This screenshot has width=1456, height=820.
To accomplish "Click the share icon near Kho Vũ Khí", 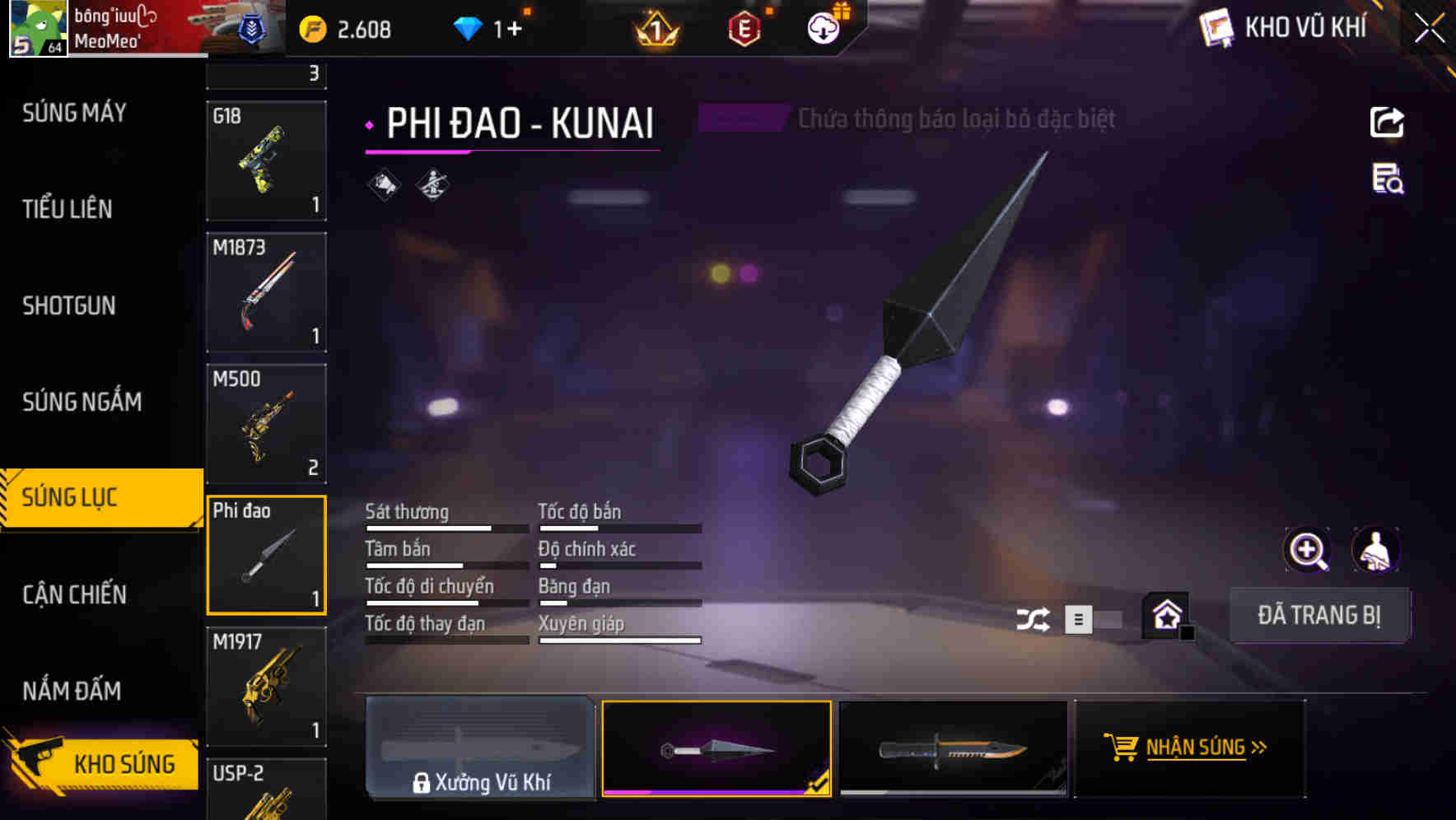I will [x=1387, y=122].
